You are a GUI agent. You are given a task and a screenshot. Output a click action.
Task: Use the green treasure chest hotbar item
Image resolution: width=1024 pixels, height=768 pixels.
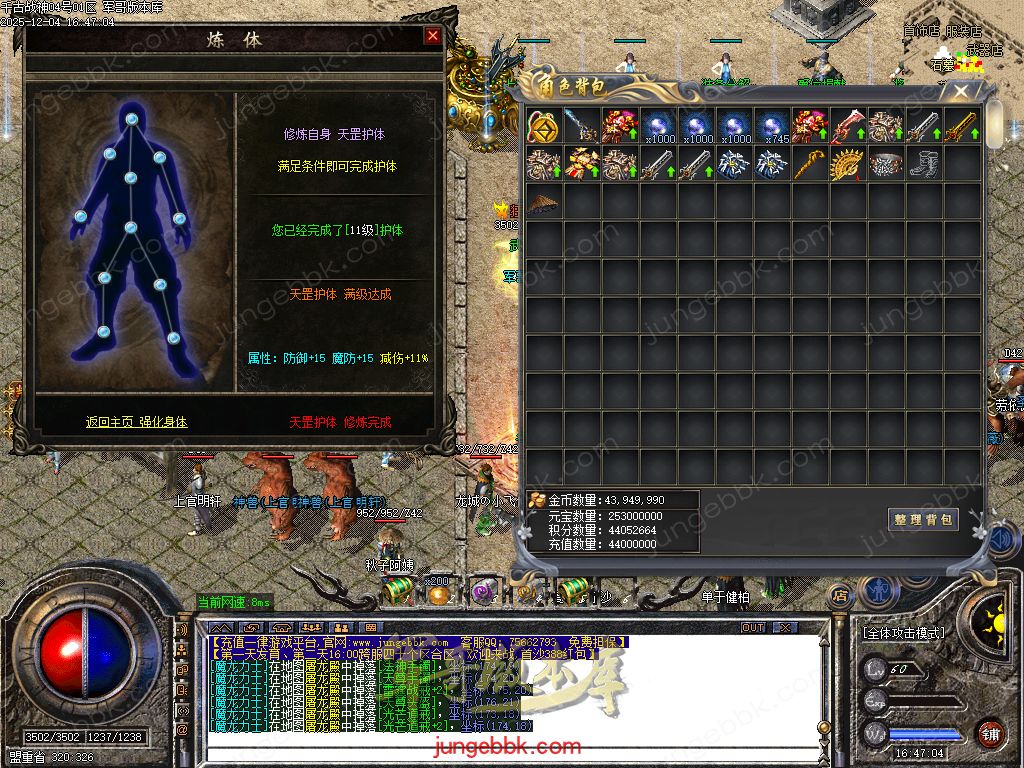pyautogui.click(x=396, y=592)
